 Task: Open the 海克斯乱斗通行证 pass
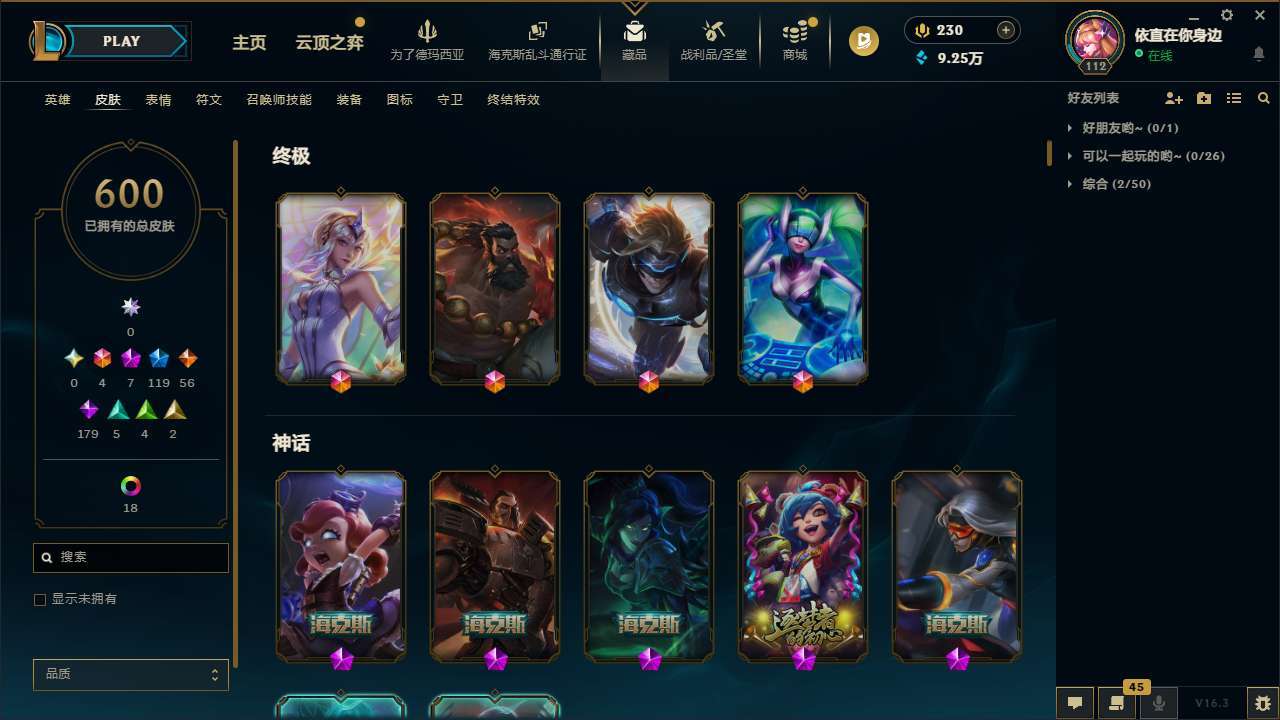pyautogui.click(x=537, y=41)
